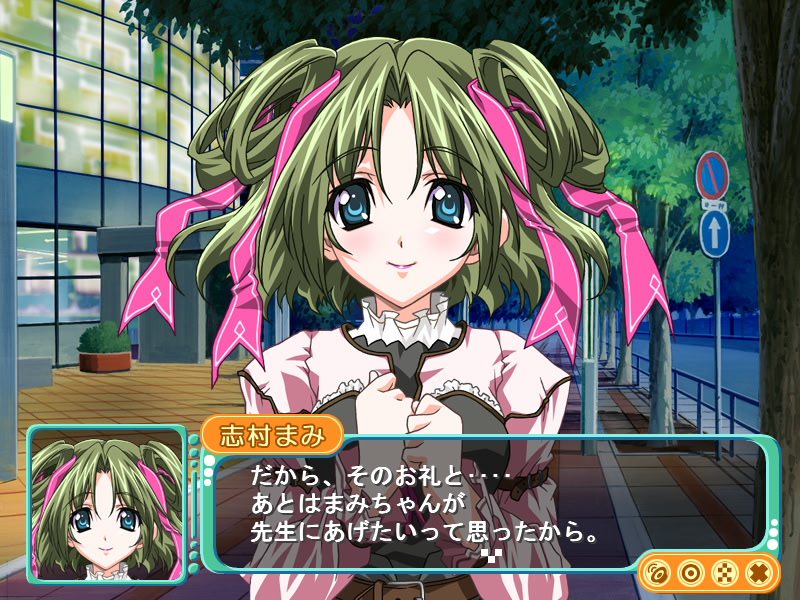Screen dimensions: 800x600
Task: Click the checkered pattern icon button
Action: tap(724, 573)
